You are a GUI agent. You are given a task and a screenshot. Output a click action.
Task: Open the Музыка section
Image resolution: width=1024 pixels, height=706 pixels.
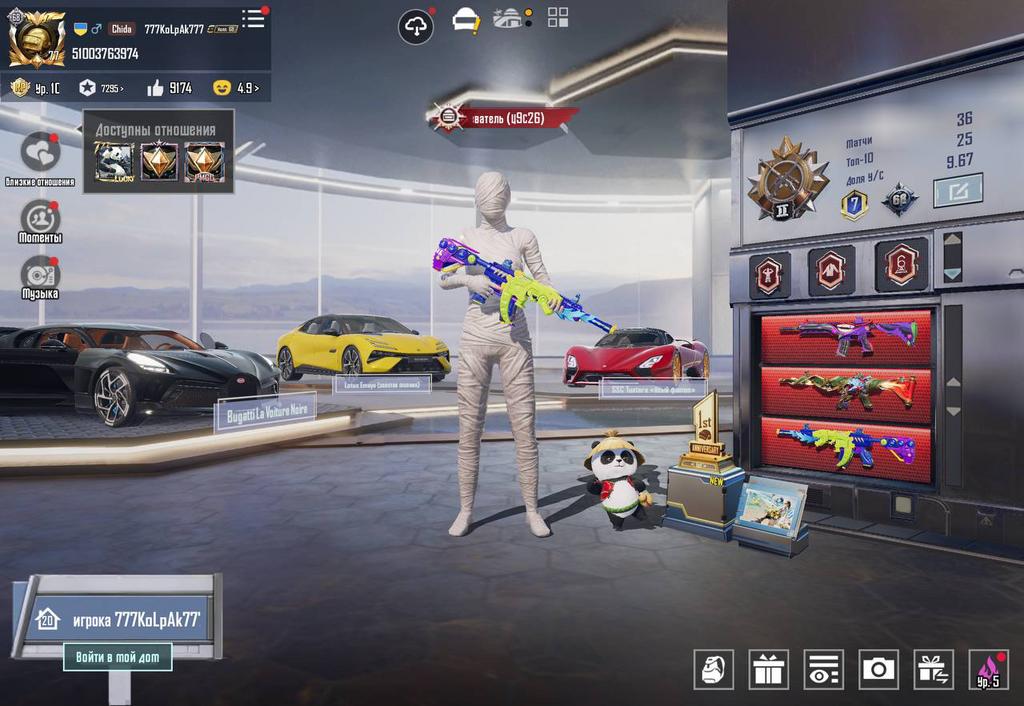click(x=40, y=274)
